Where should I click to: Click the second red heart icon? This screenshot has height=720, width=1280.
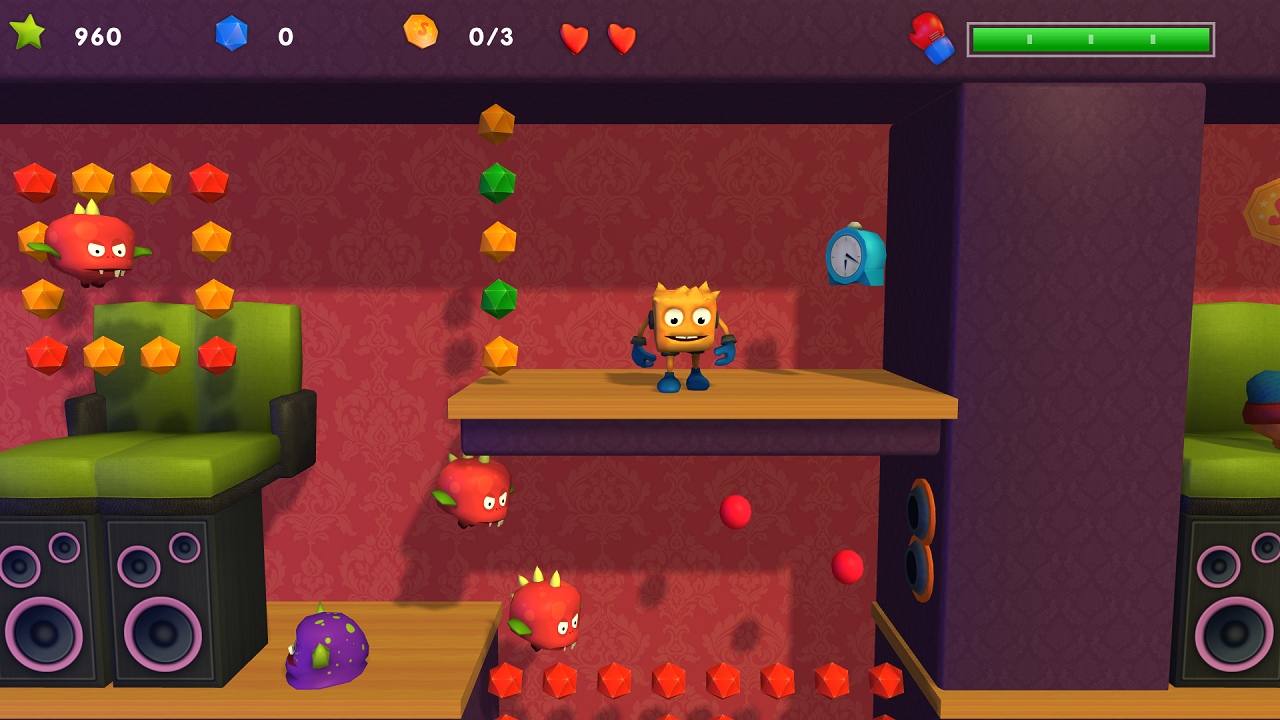click(620, 37)
